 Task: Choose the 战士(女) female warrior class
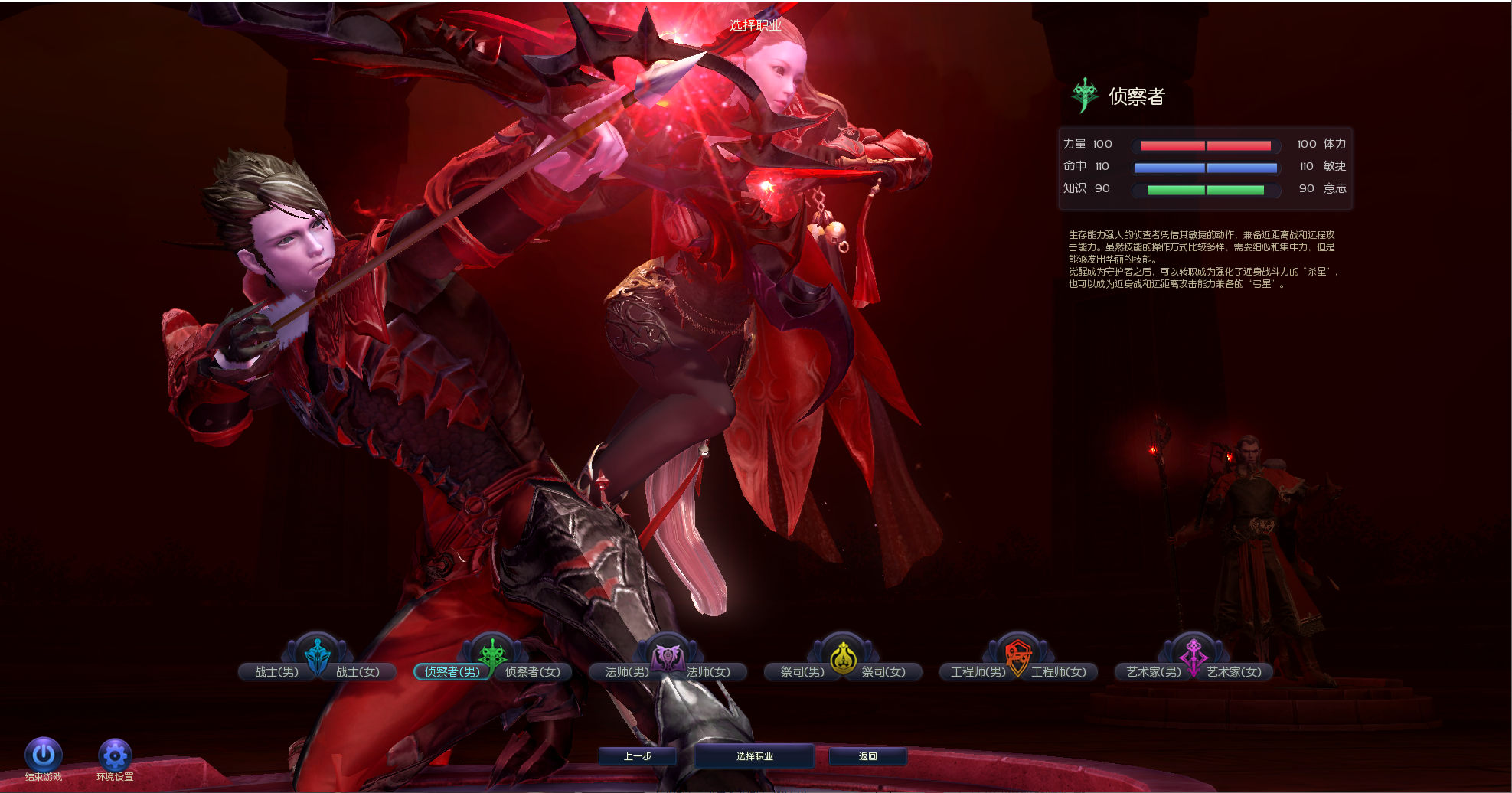tap(358, 672)
